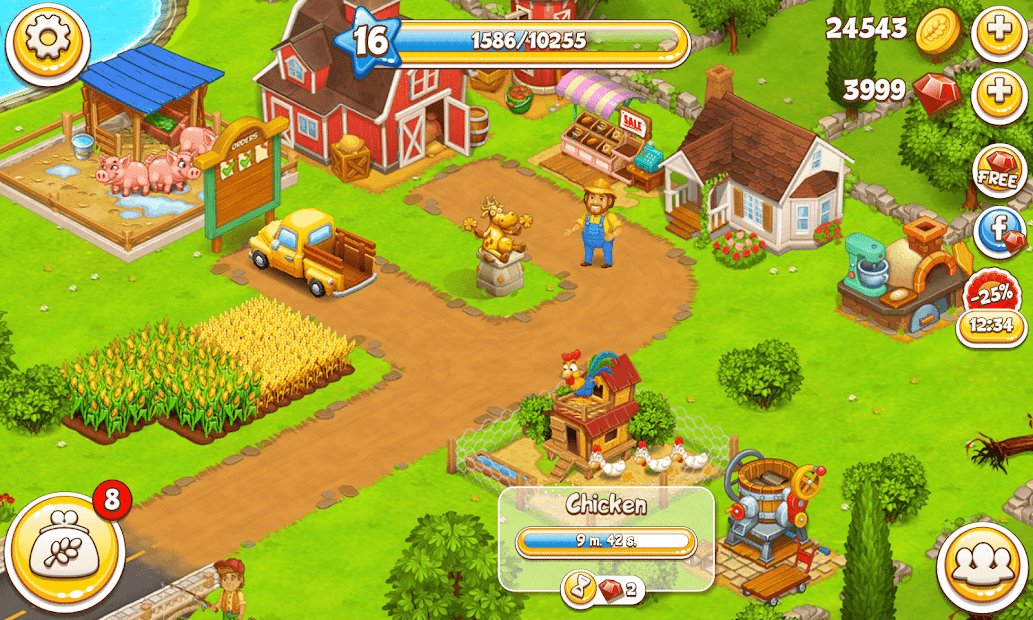
Task: Open the seed bag shop button
Action: point(62,552)
